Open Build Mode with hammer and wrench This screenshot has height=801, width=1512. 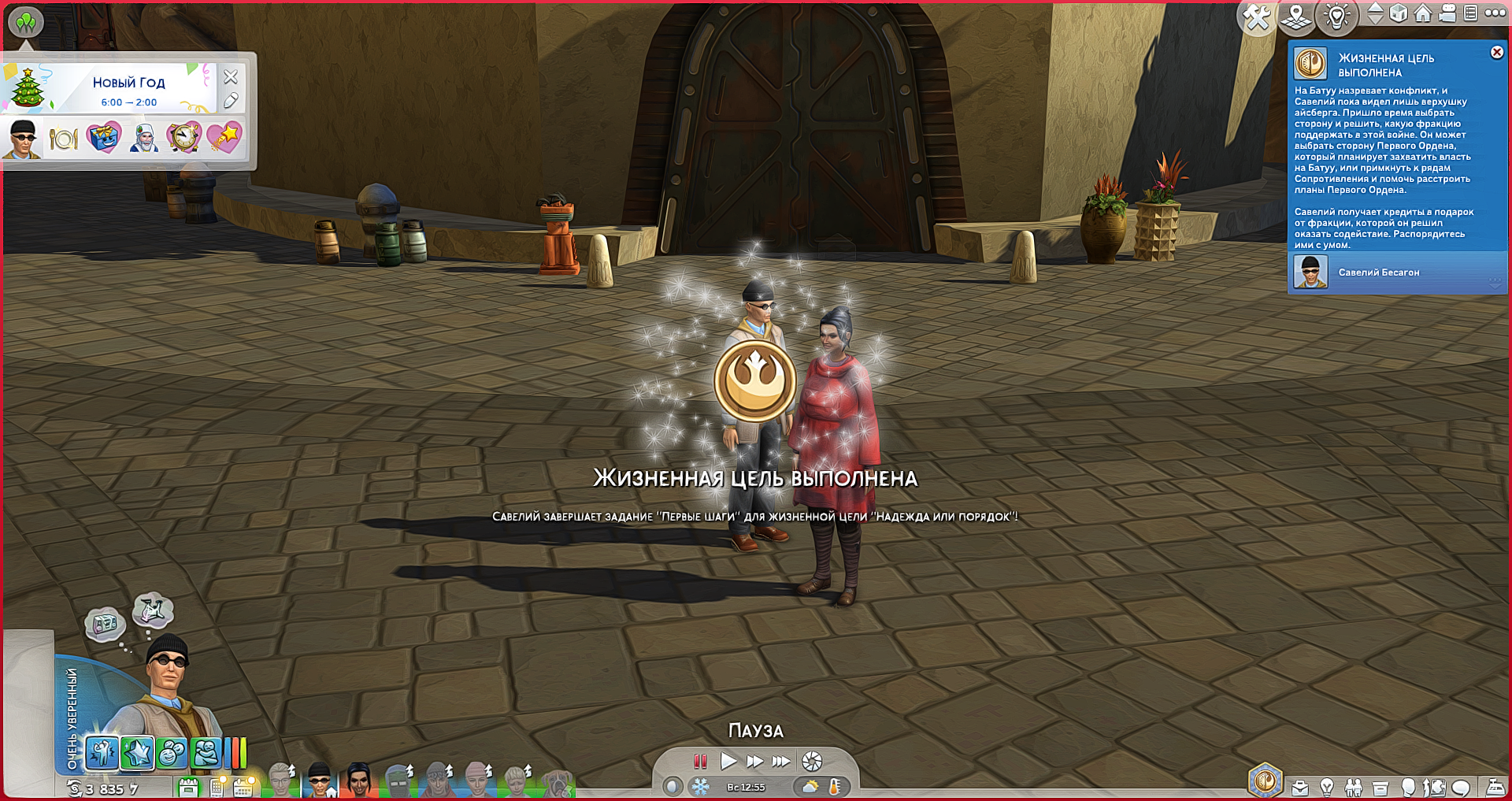(x=1257, y=17)
